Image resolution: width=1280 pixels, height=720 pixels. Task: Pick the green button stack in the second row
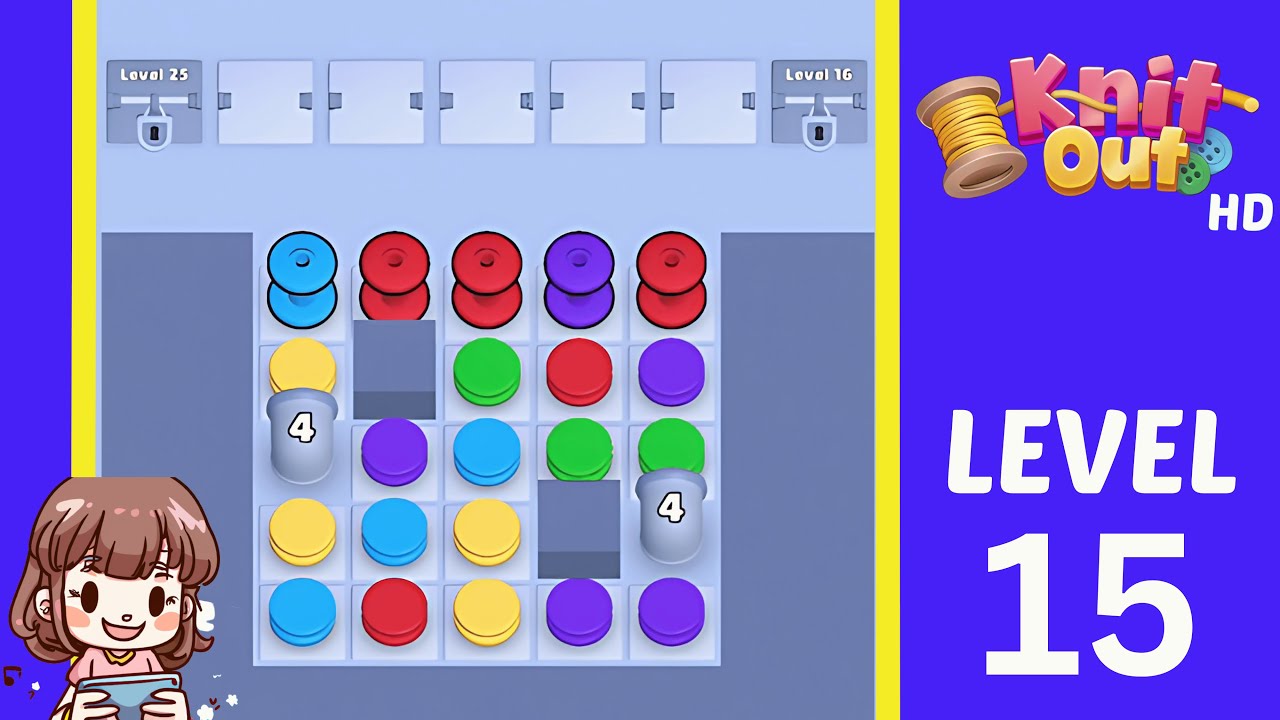tap(487, 370)
